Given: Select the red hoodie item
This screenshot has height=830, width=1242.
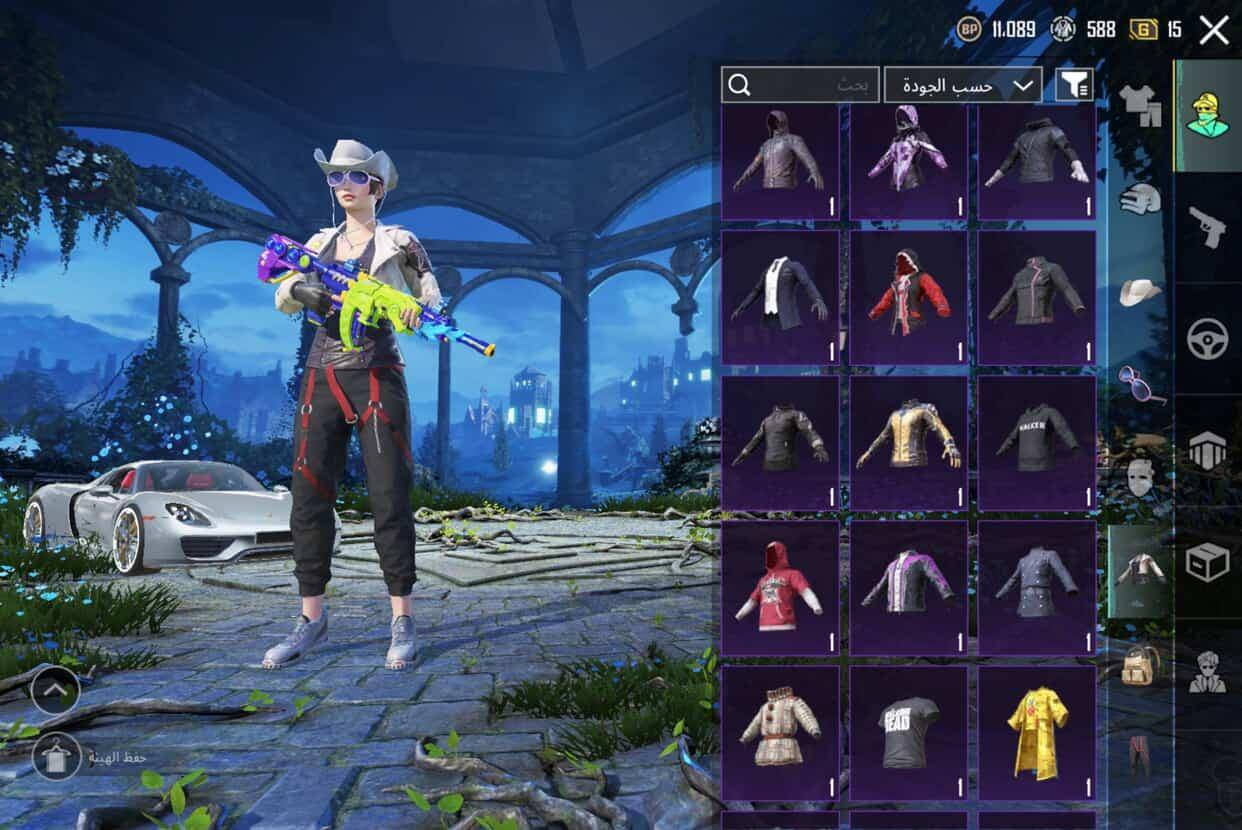Looking at the screenshot, I should tap(780, 587).
